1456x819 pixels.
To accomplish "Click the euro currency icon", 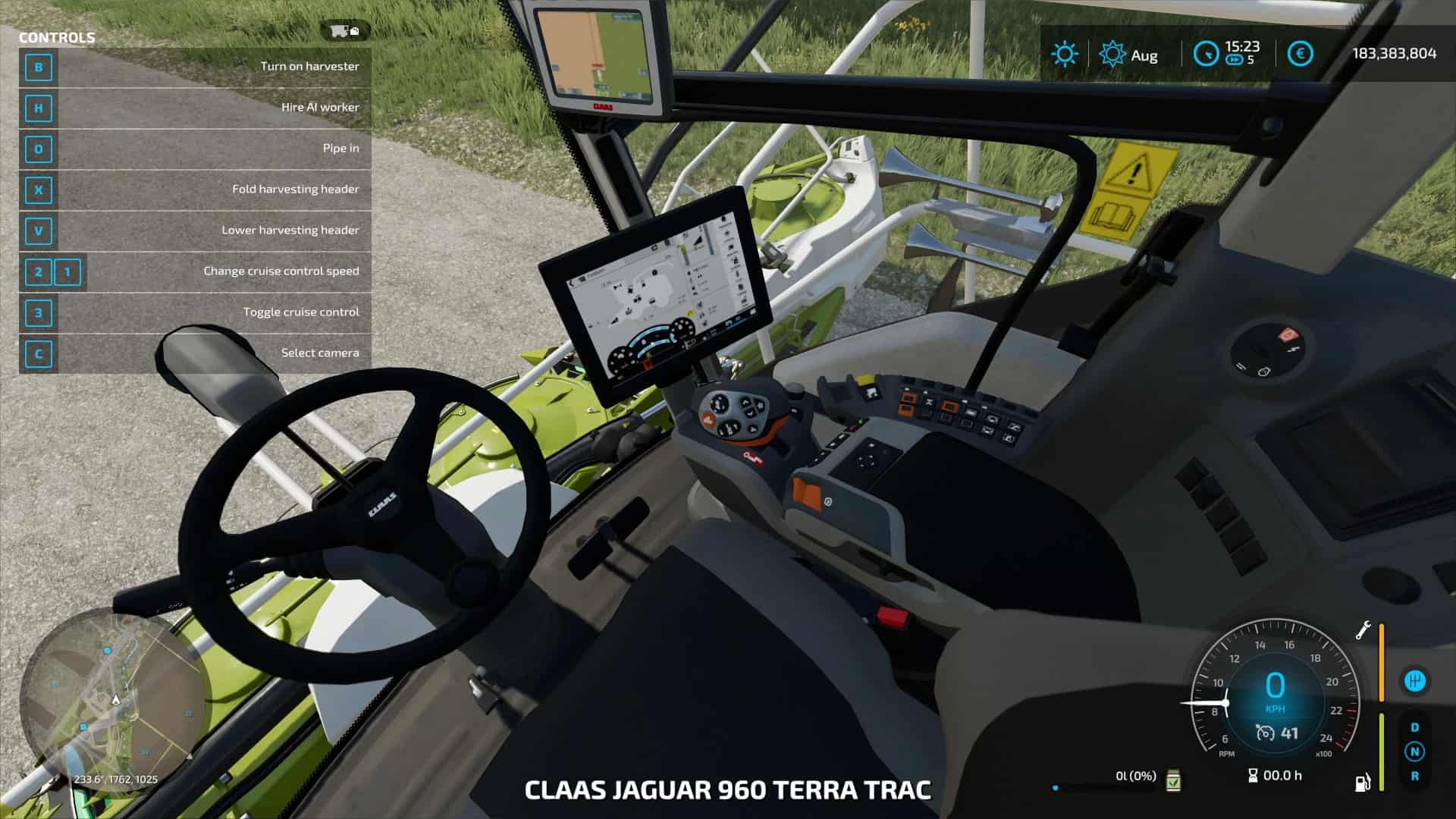I will point(1300,54).
